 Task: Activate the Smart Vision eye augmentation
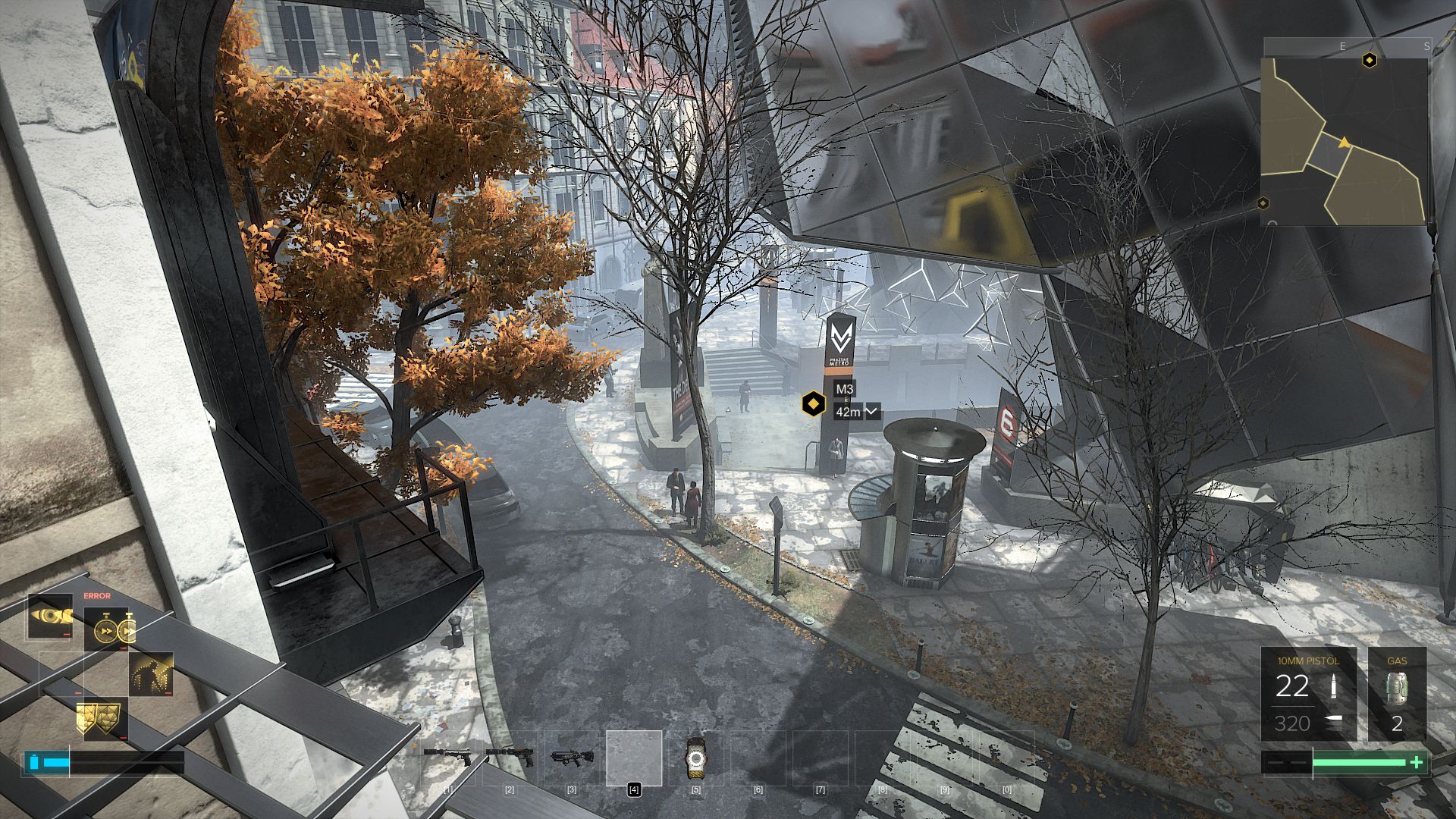(51, 616)
